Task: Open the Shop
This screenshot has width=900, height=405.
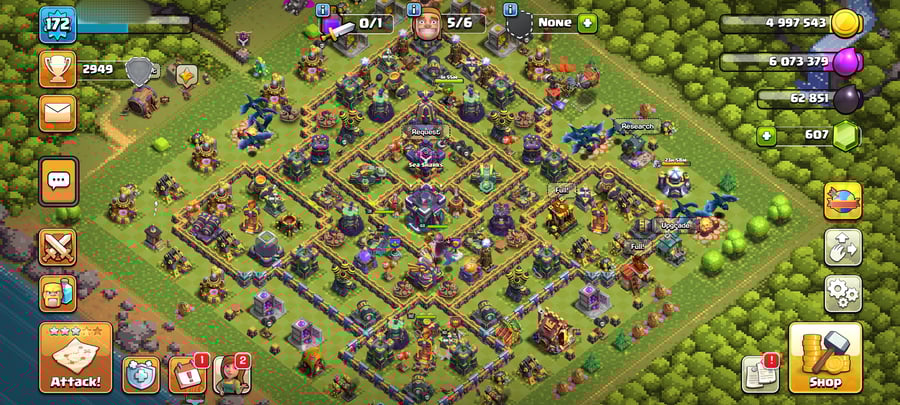Action: [x=826, y=357]
